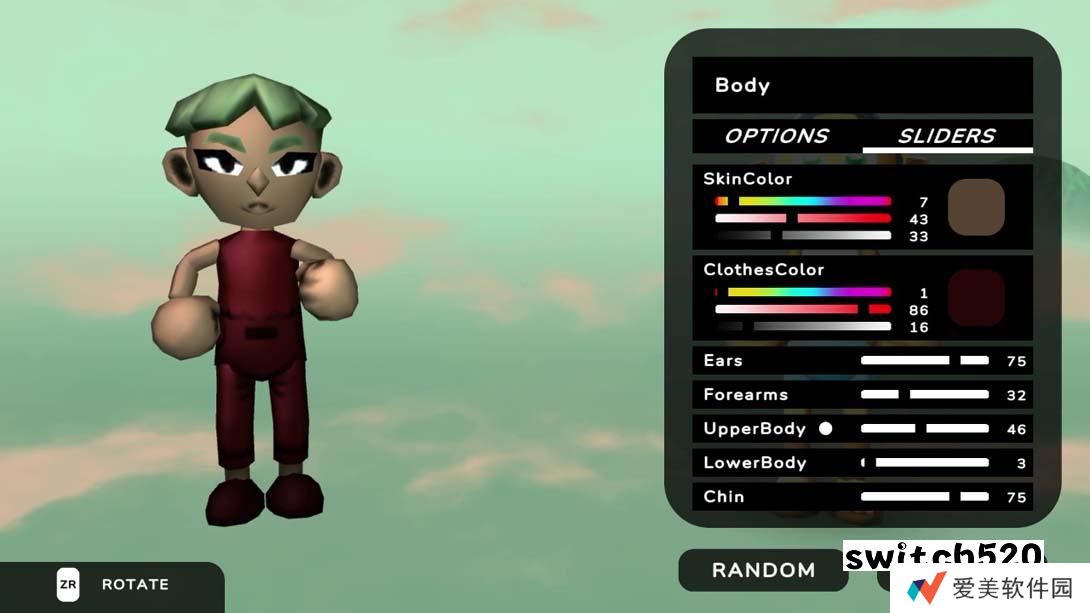
Task: Click the SkinColor brown preview swatch
Action: coord(975,207)
